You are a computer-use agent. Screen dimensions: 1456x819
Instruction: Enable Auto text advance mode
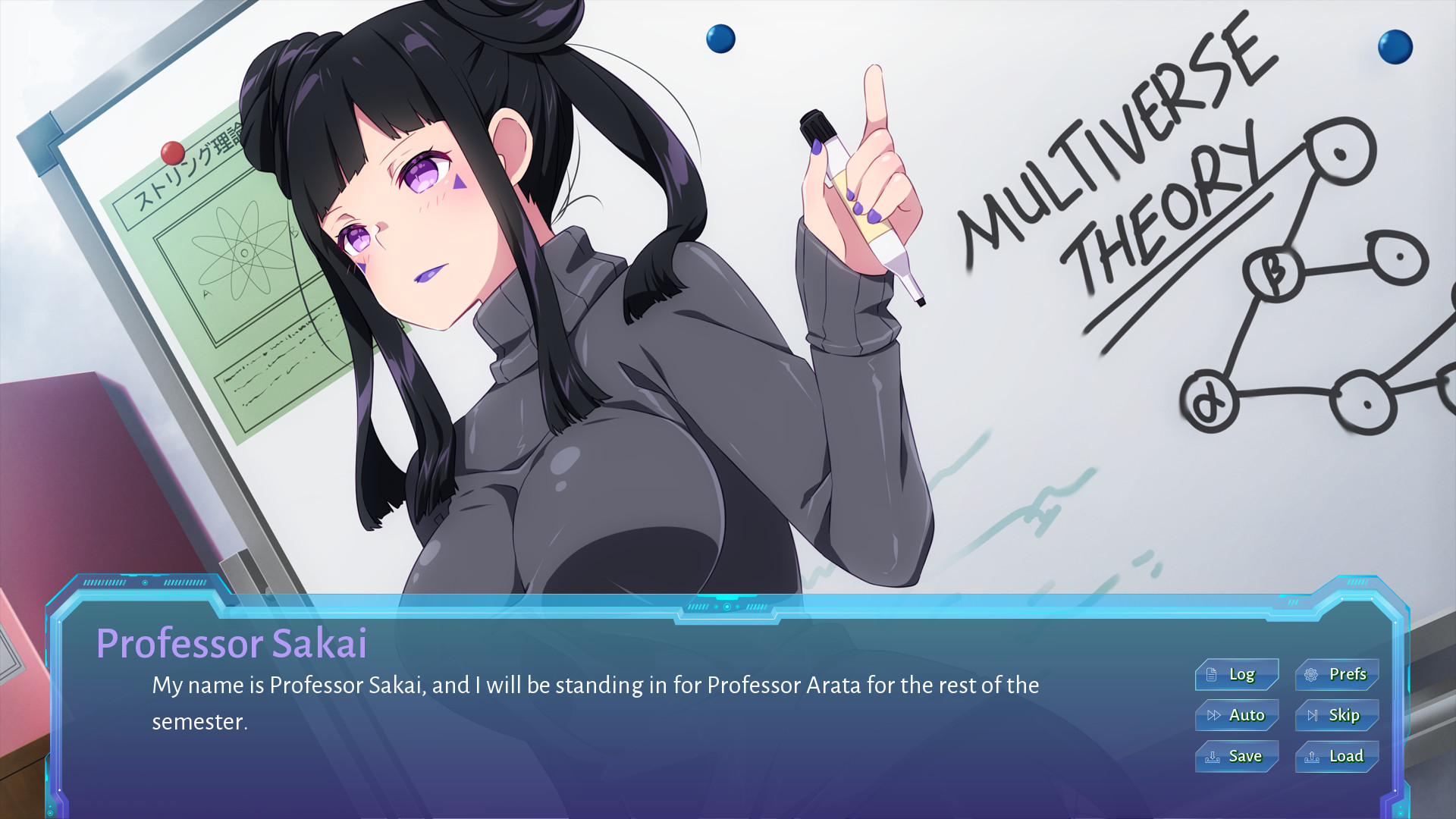tap(1237, 715)
